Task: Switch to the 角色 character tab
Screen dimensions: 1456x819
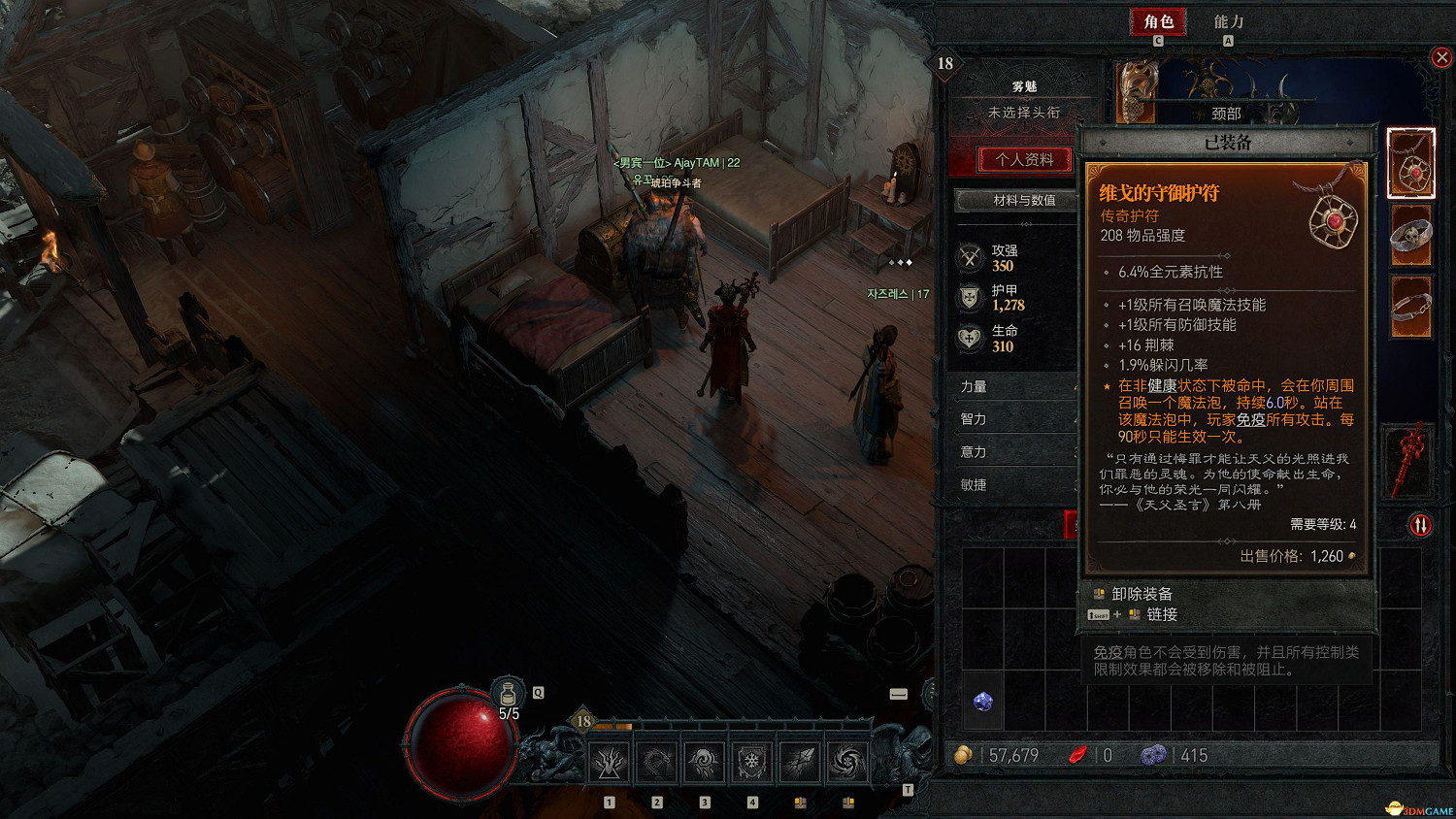Action: 1158,21
